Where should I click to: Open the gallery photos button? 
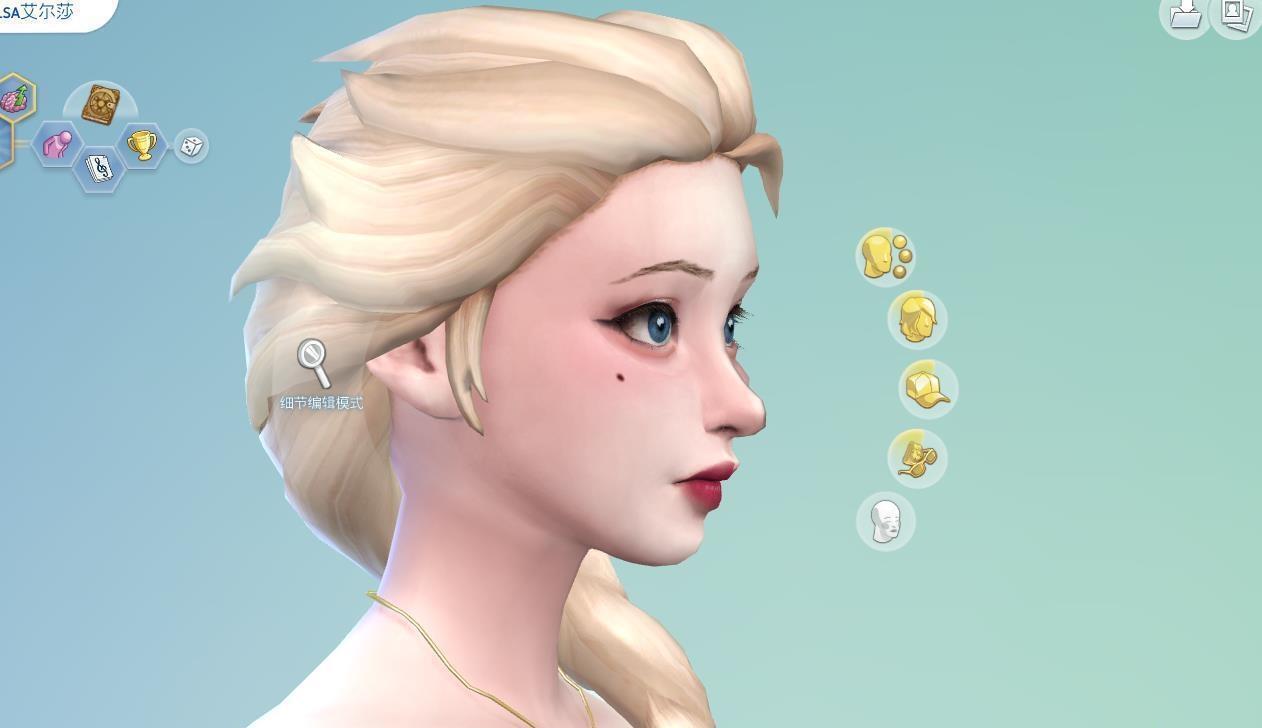[1237, 14]
